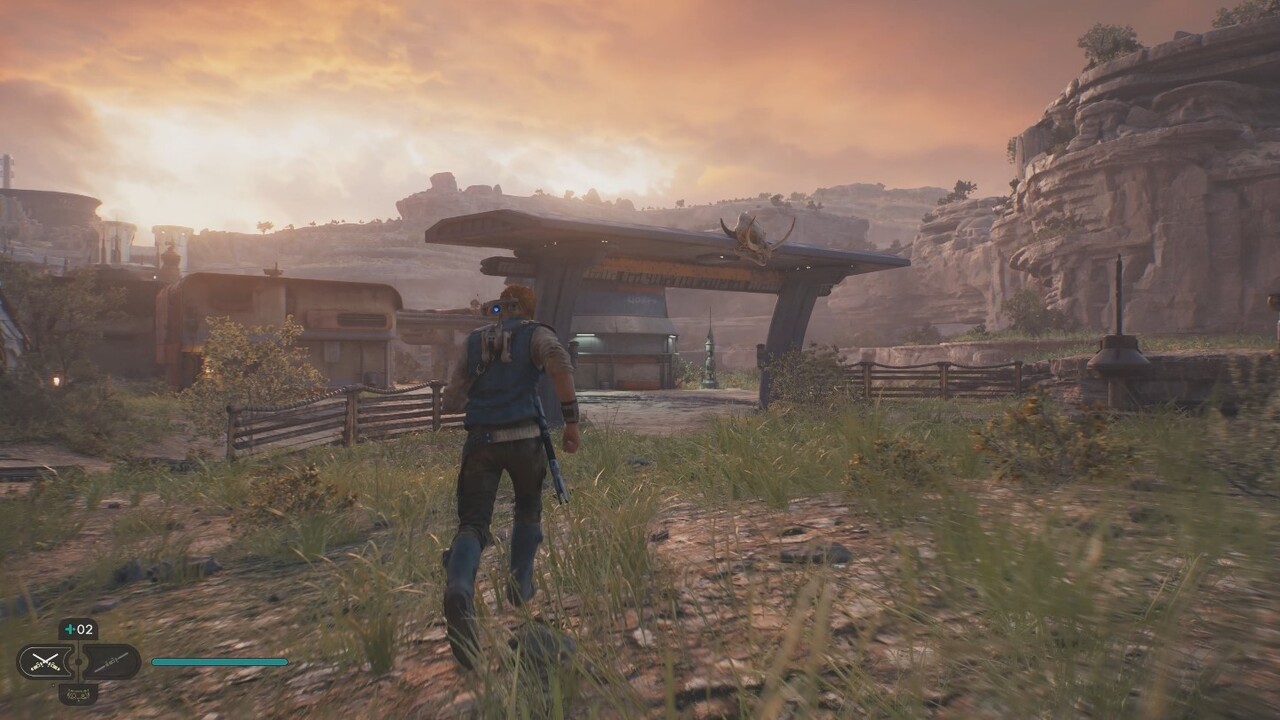Switch to the double-bladed lightsaber stance

(110, 661)
